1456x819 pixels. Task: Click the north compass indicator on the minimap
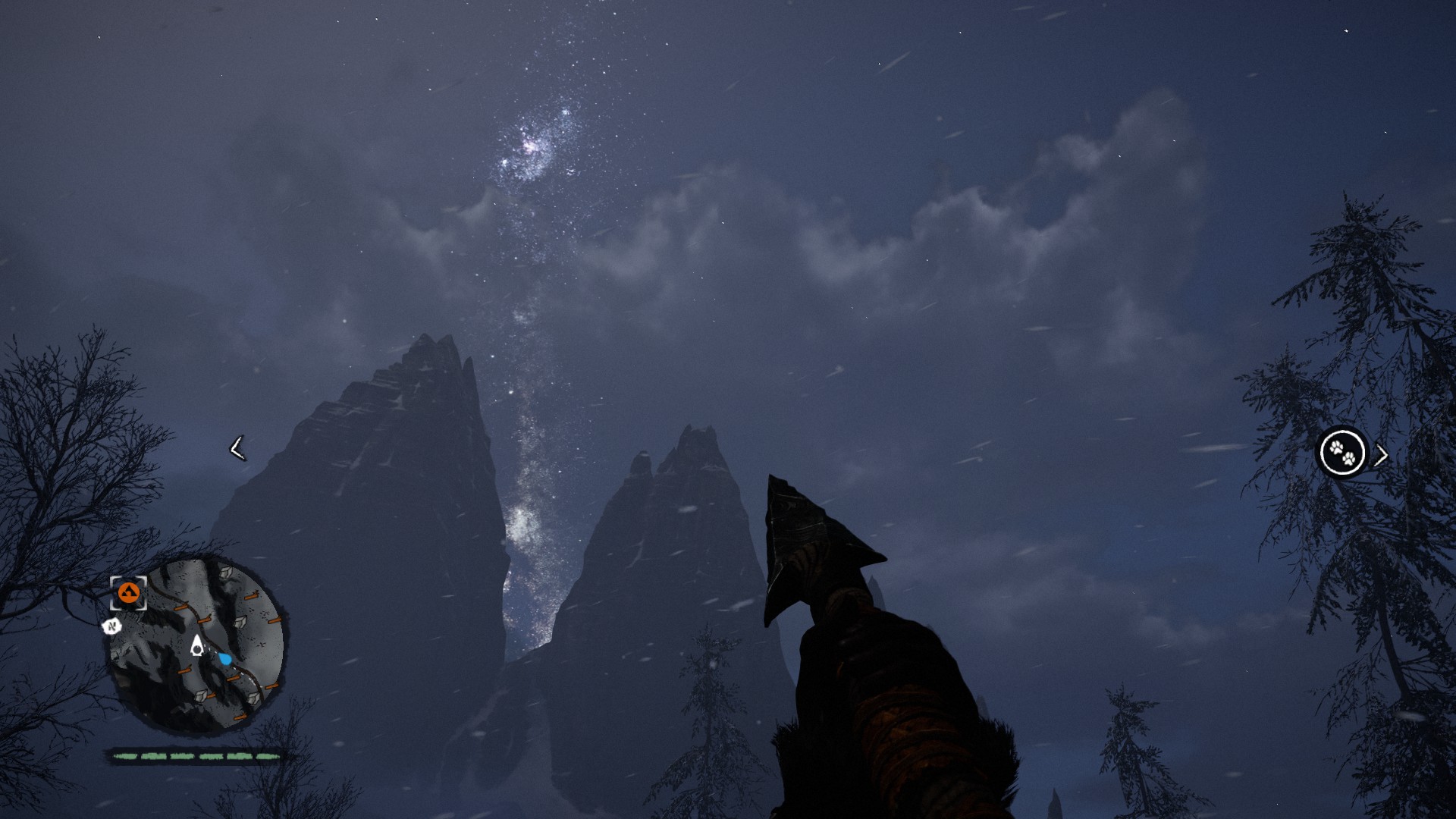tap(112, 626)
